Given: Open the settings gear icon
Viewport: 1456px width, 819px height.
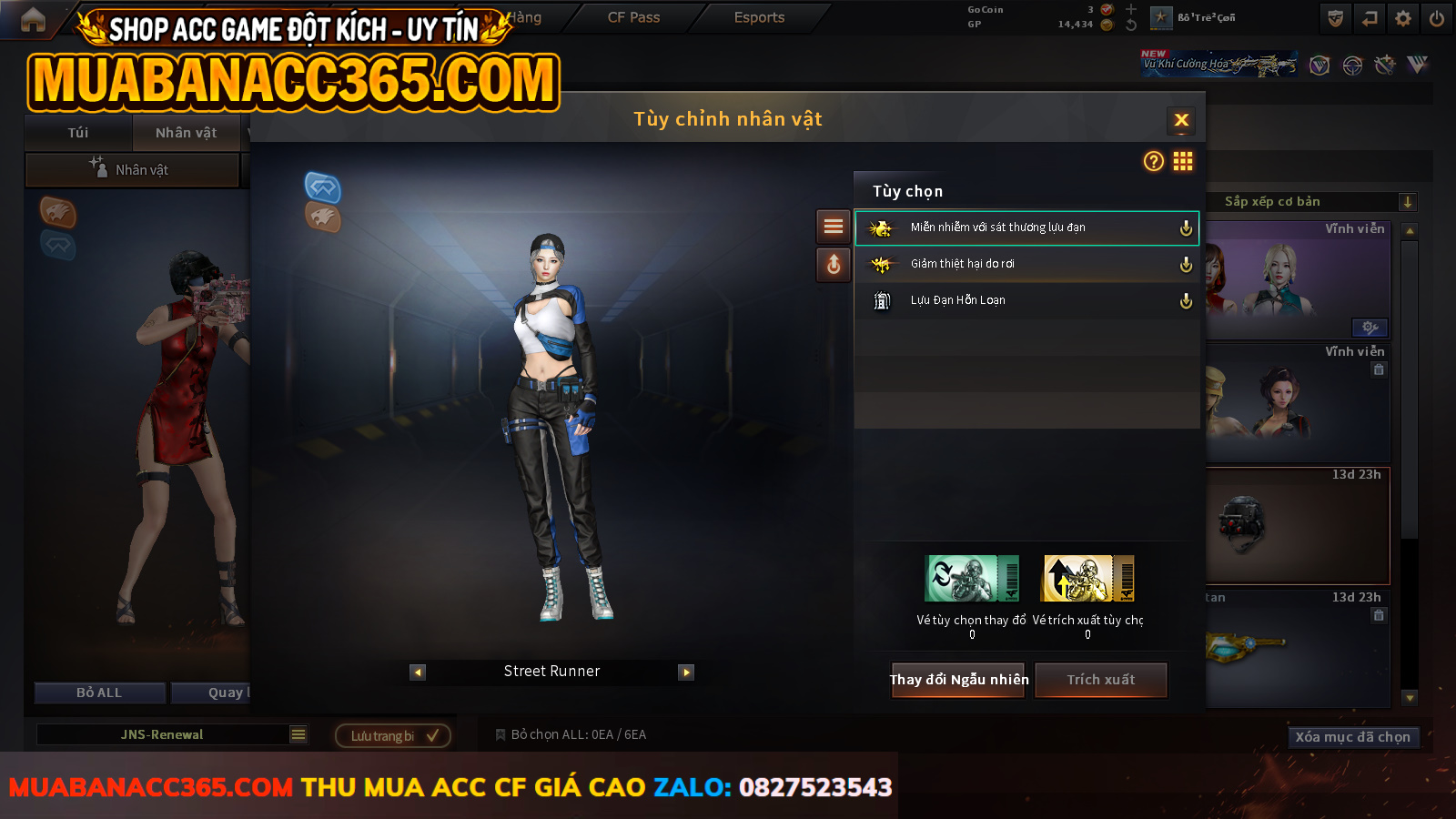Looking at the screenshot, I should click(x=1403, y=18).
